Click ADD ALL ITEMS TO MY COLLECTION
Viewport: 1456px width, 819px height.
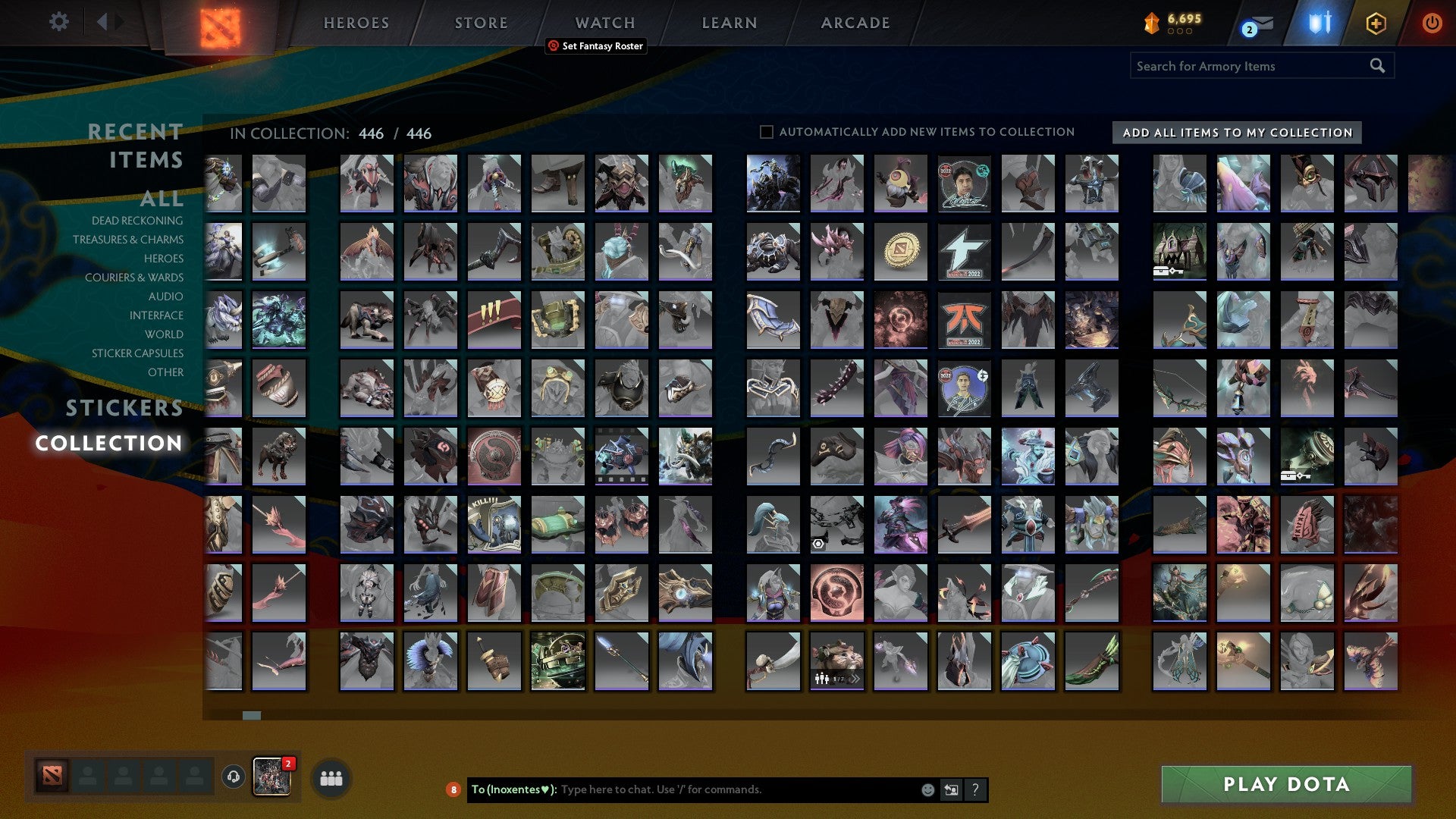1235,132
